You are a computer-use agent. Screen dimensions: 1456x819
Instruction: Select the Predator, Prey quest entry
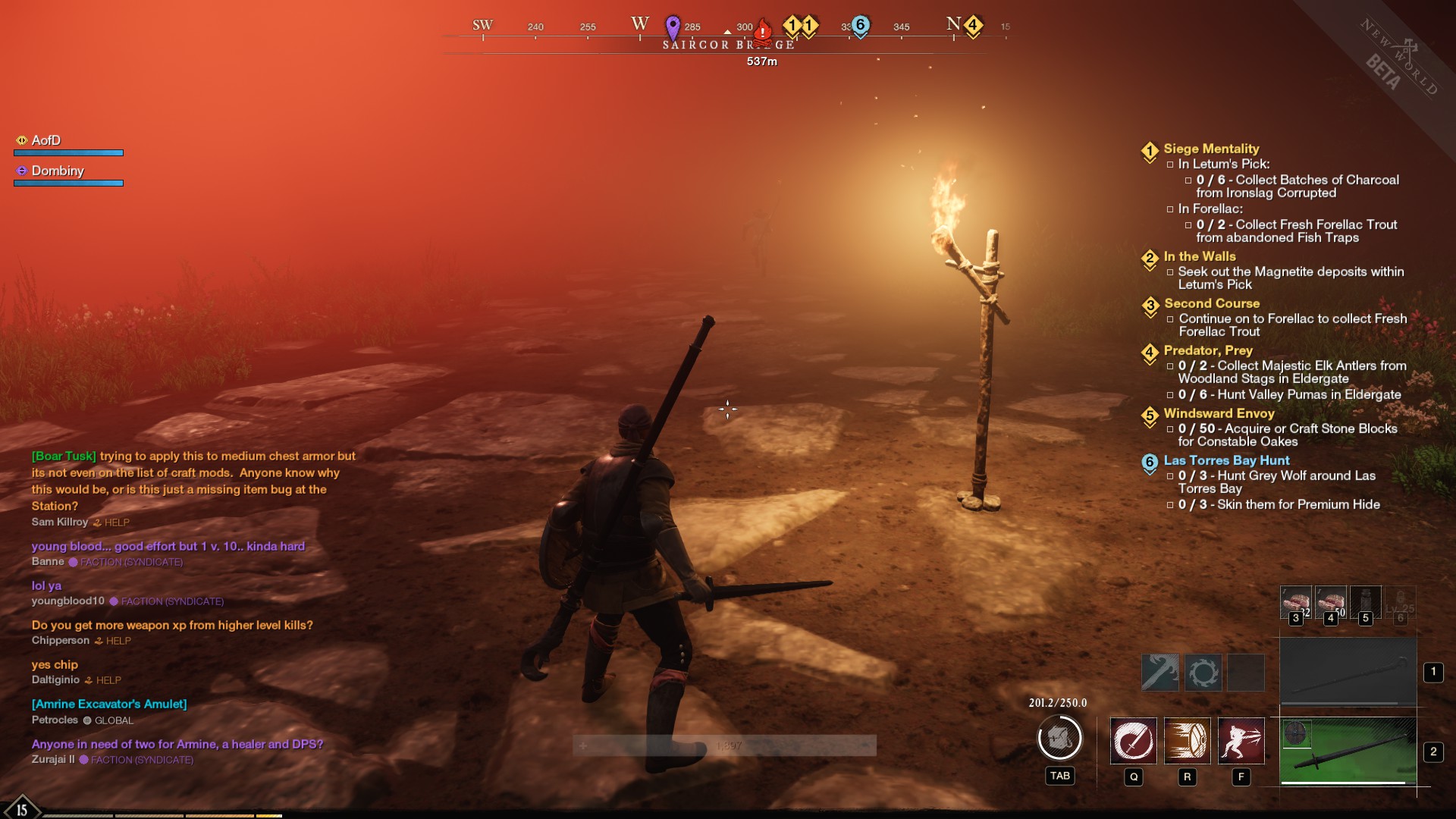(1208, 351)
